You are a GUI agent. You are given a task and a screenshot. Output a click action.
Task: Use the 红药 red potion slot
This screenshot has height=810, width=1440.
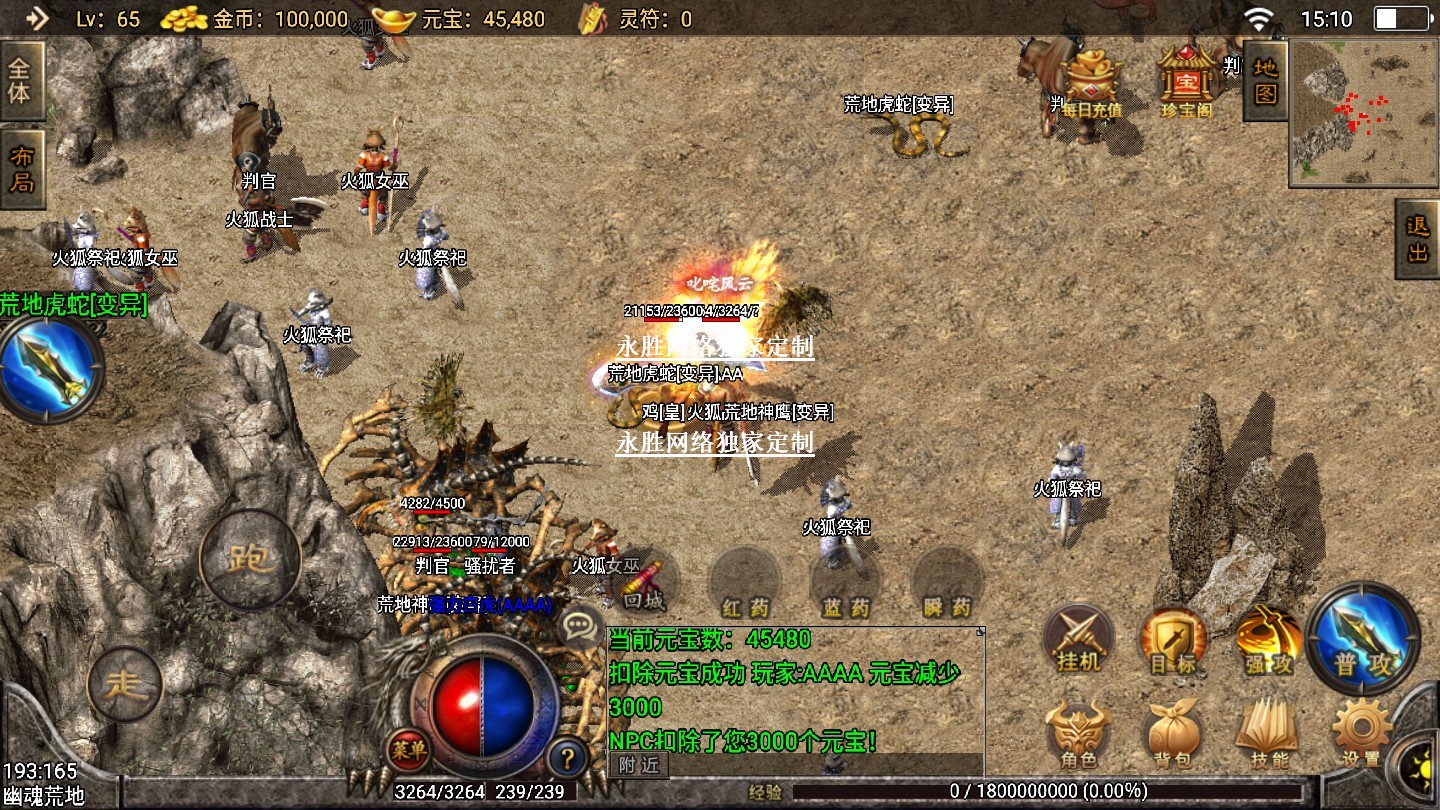click(745, 584)
